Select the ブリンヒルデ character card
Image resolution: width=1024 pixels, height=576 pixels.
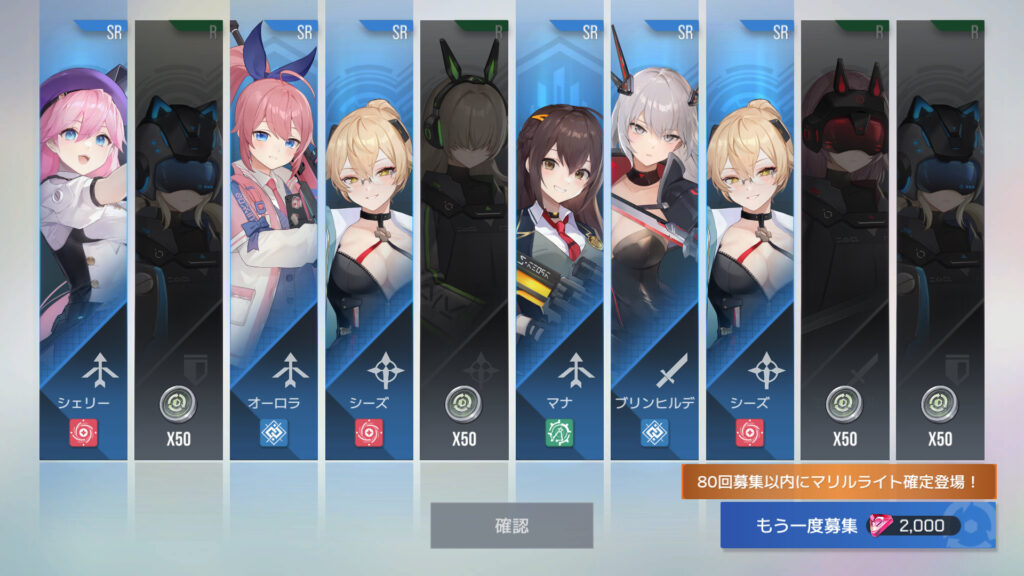click(x=654, y=240)
